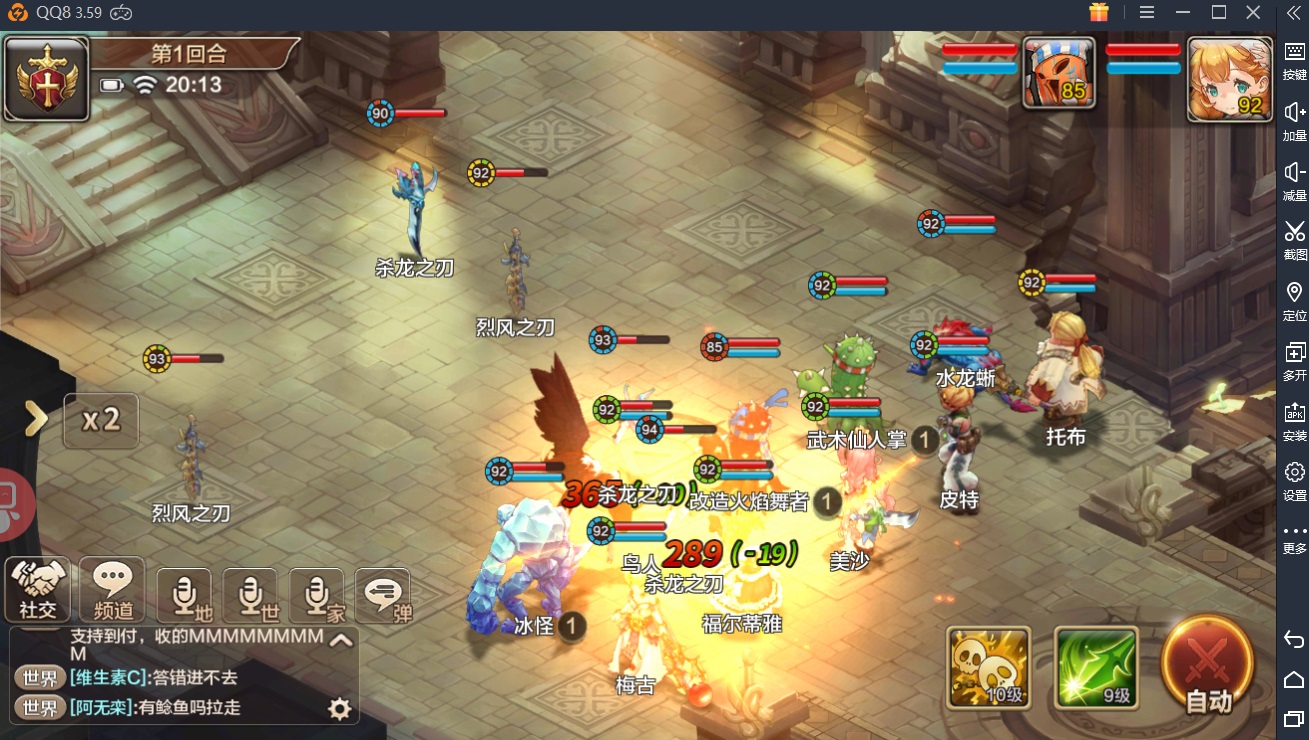Viewport: 1309px width, 740px height.
Task: Open the 社交 social menu
Action: click(38, 589)
